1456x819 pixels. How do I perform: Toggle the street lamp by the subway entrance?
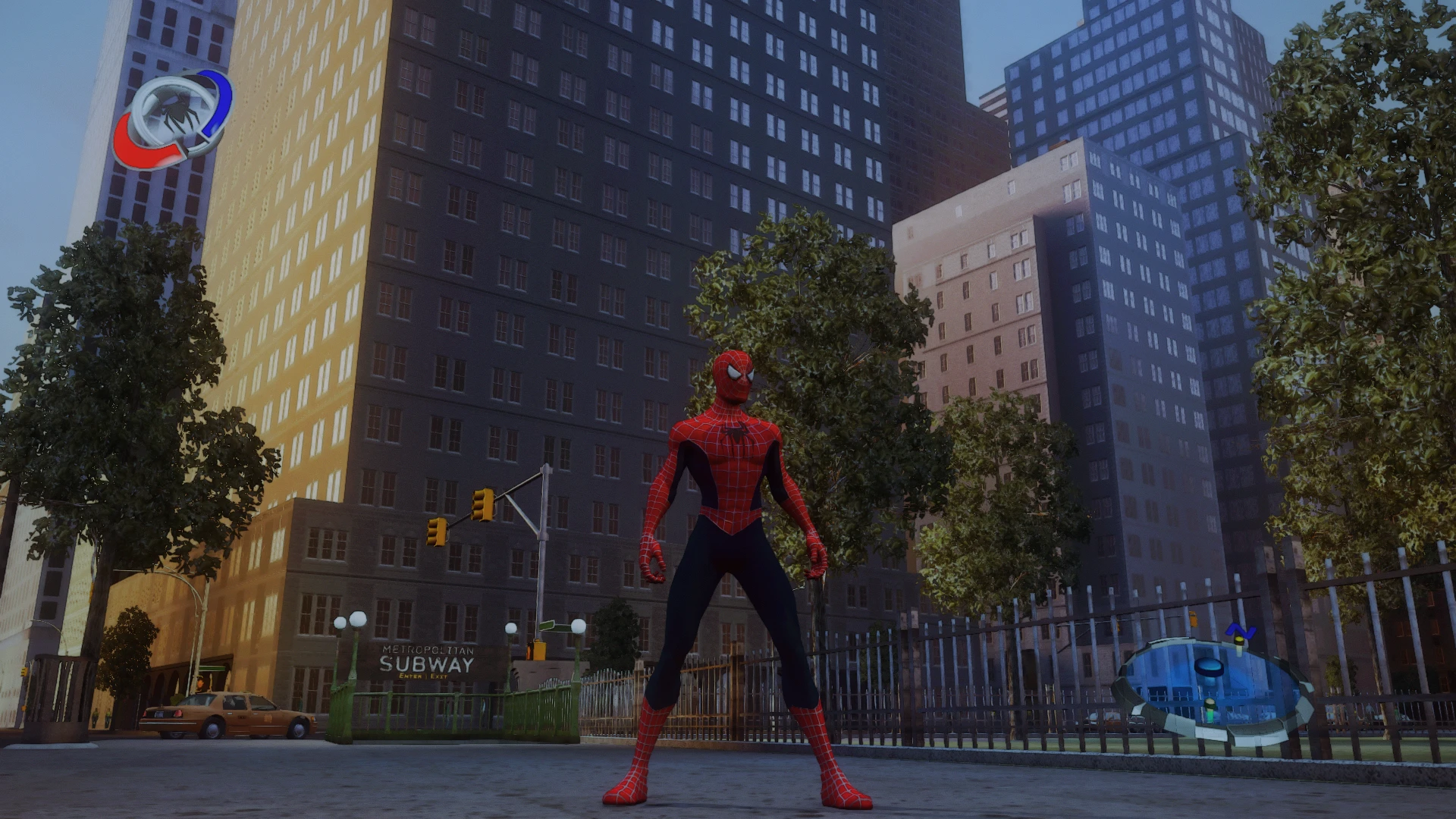pyautogui.click(x=356, y=620)
